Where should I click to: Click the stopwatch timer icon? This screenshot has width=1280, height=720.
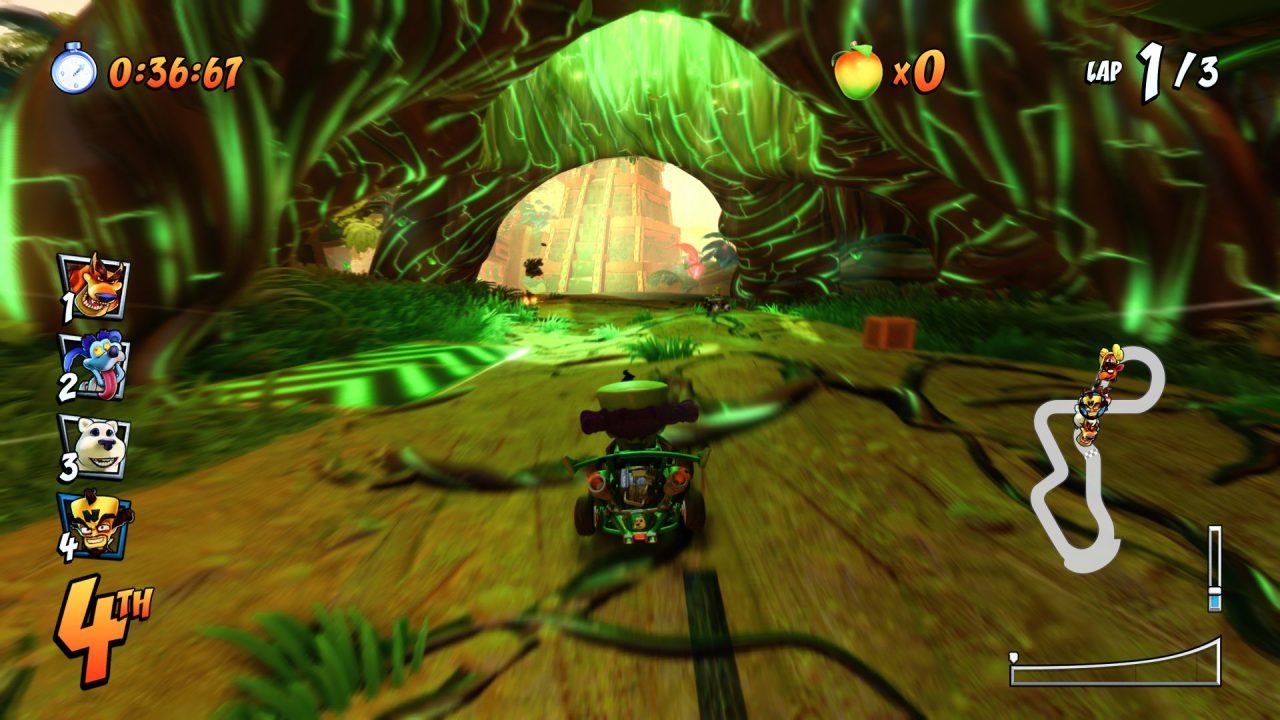coord(74,69)
